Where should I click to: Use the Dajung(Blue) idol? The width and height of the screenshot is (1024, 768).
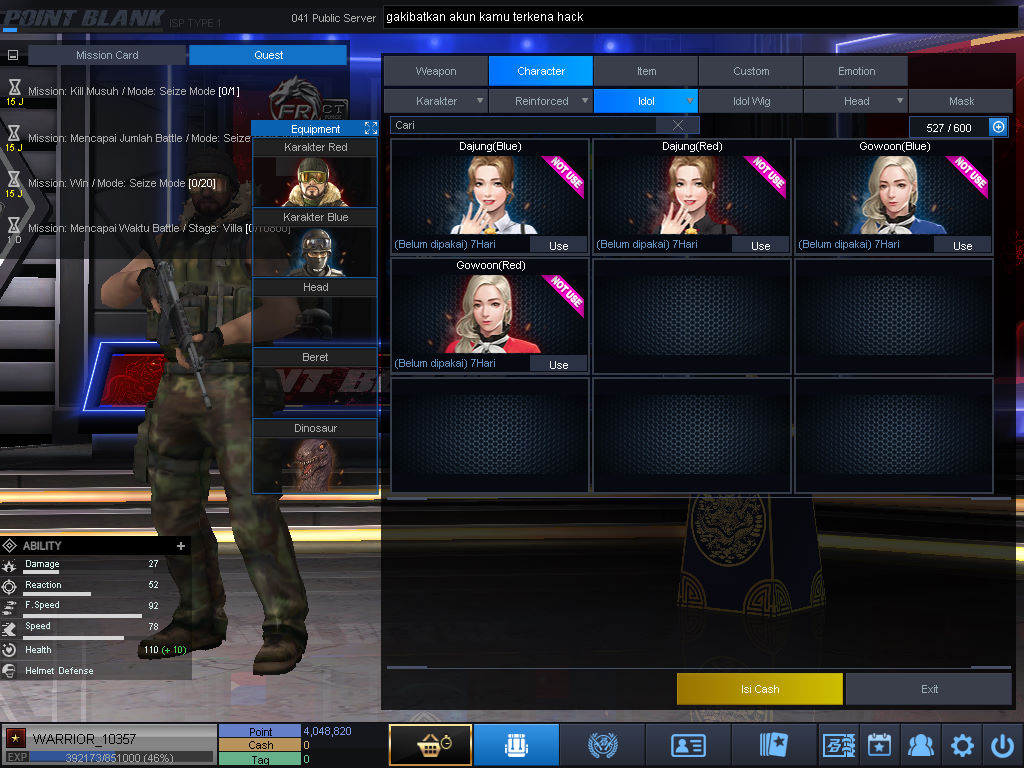(558, 245)
